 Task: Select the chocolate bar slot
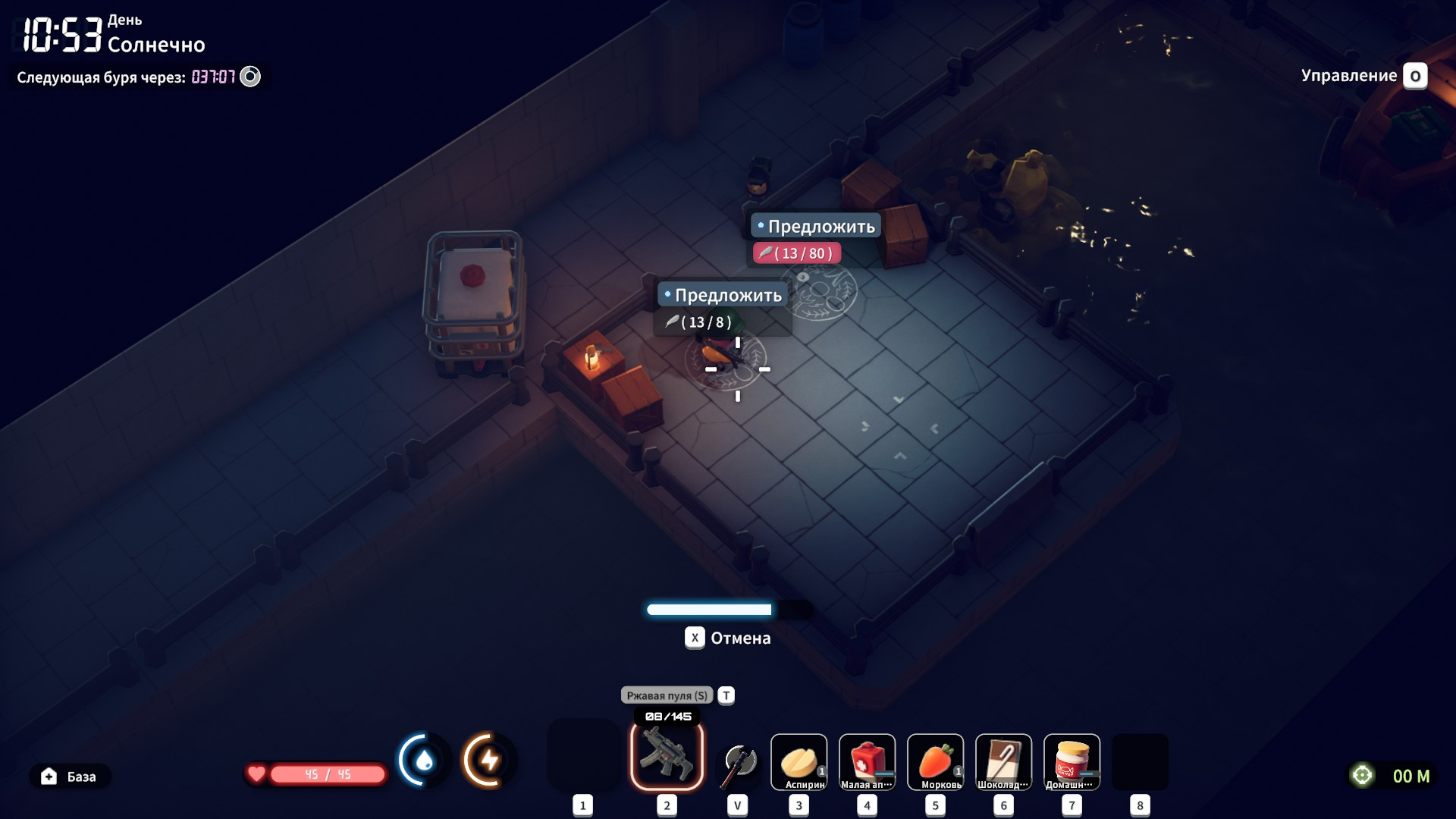(1003, 761)
